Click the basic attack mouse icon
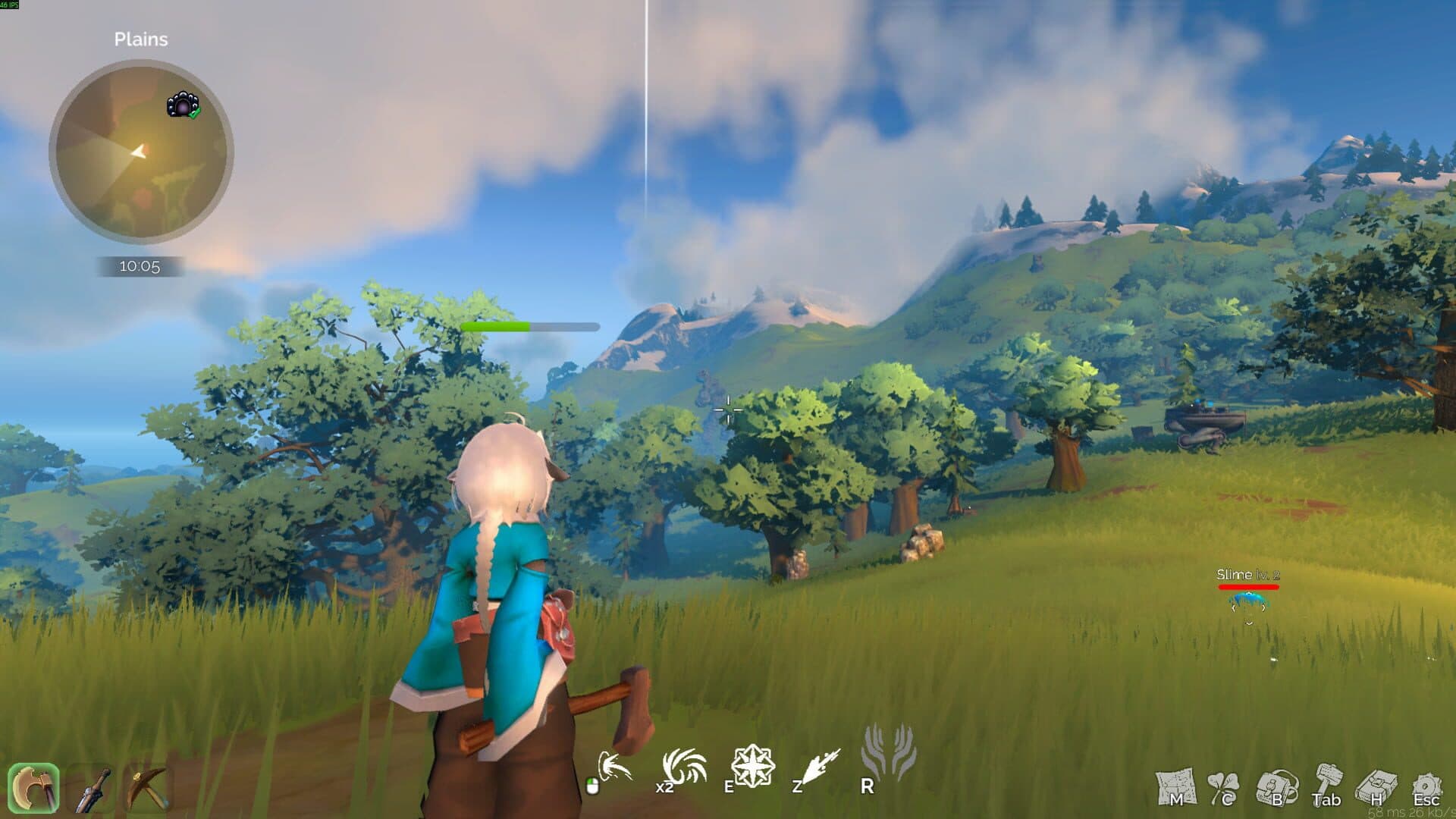 pyautogui.click(x=617, y=766)
